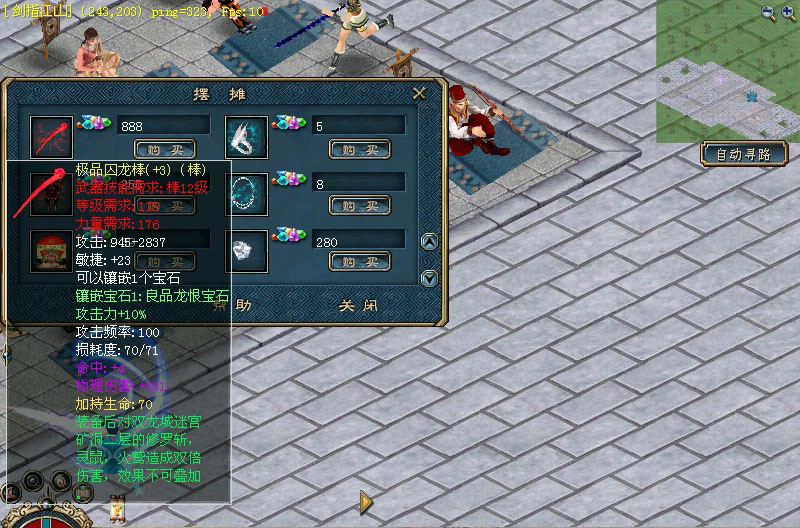Image resolution: width=800 pixels, height=528 pixels.
Task: Buy the item priced 5
Action: 359,149
